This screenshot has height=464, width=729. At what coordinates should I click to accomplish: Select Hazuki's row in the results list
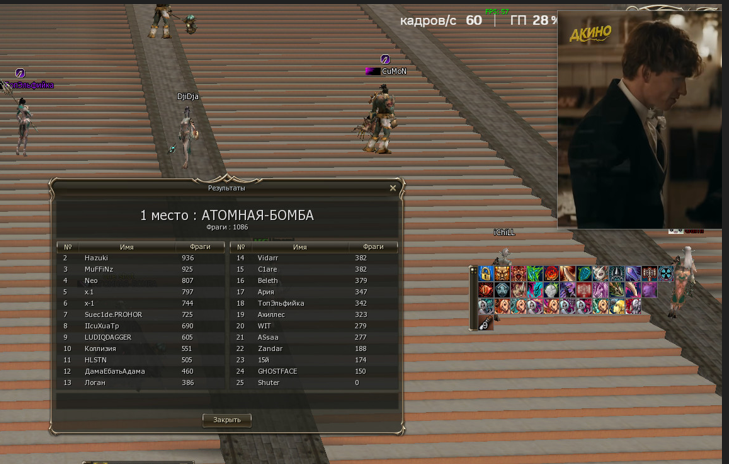pyautogui.click(x=140, y=258)
